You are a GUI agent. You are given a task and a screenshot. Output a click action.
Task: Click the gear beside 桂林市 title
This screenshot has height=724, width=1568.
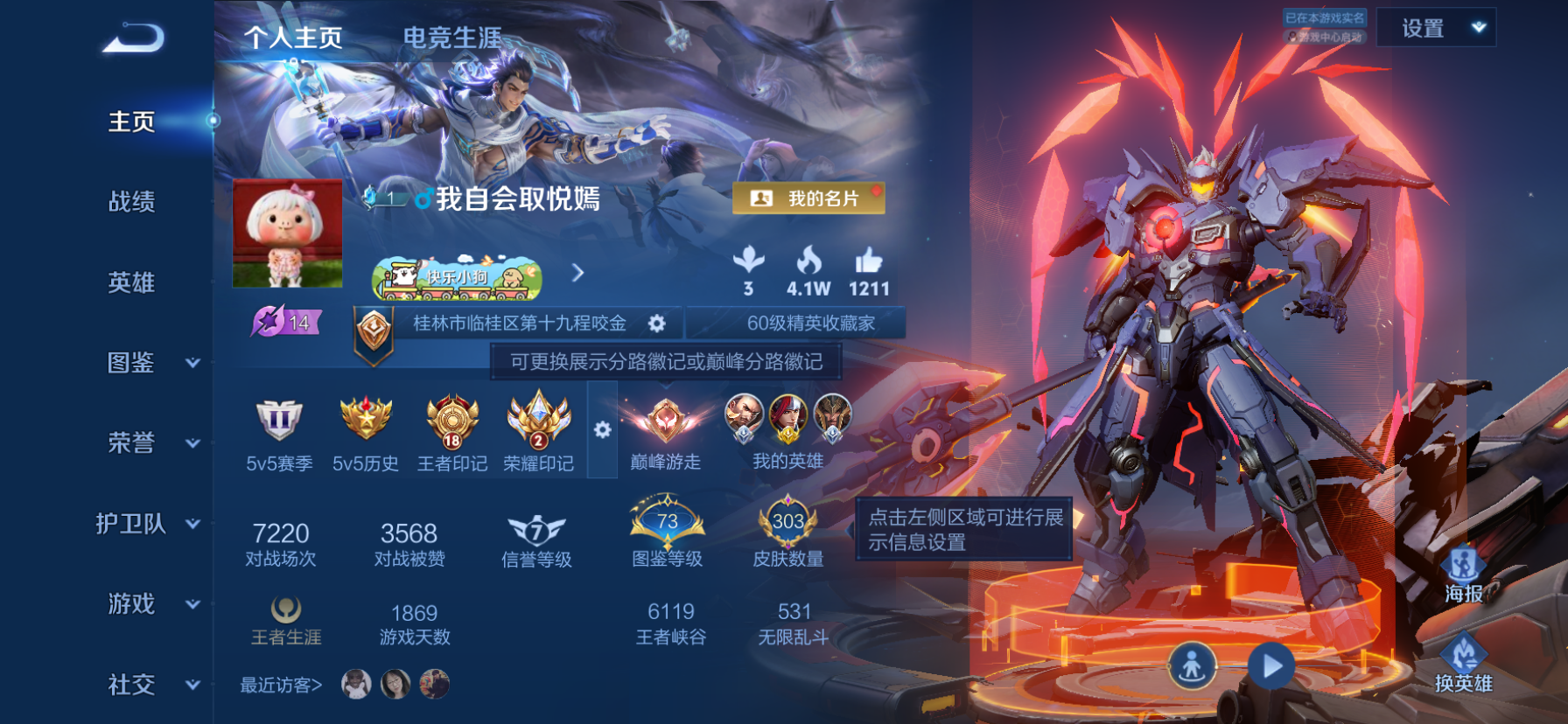coord(658,322)
